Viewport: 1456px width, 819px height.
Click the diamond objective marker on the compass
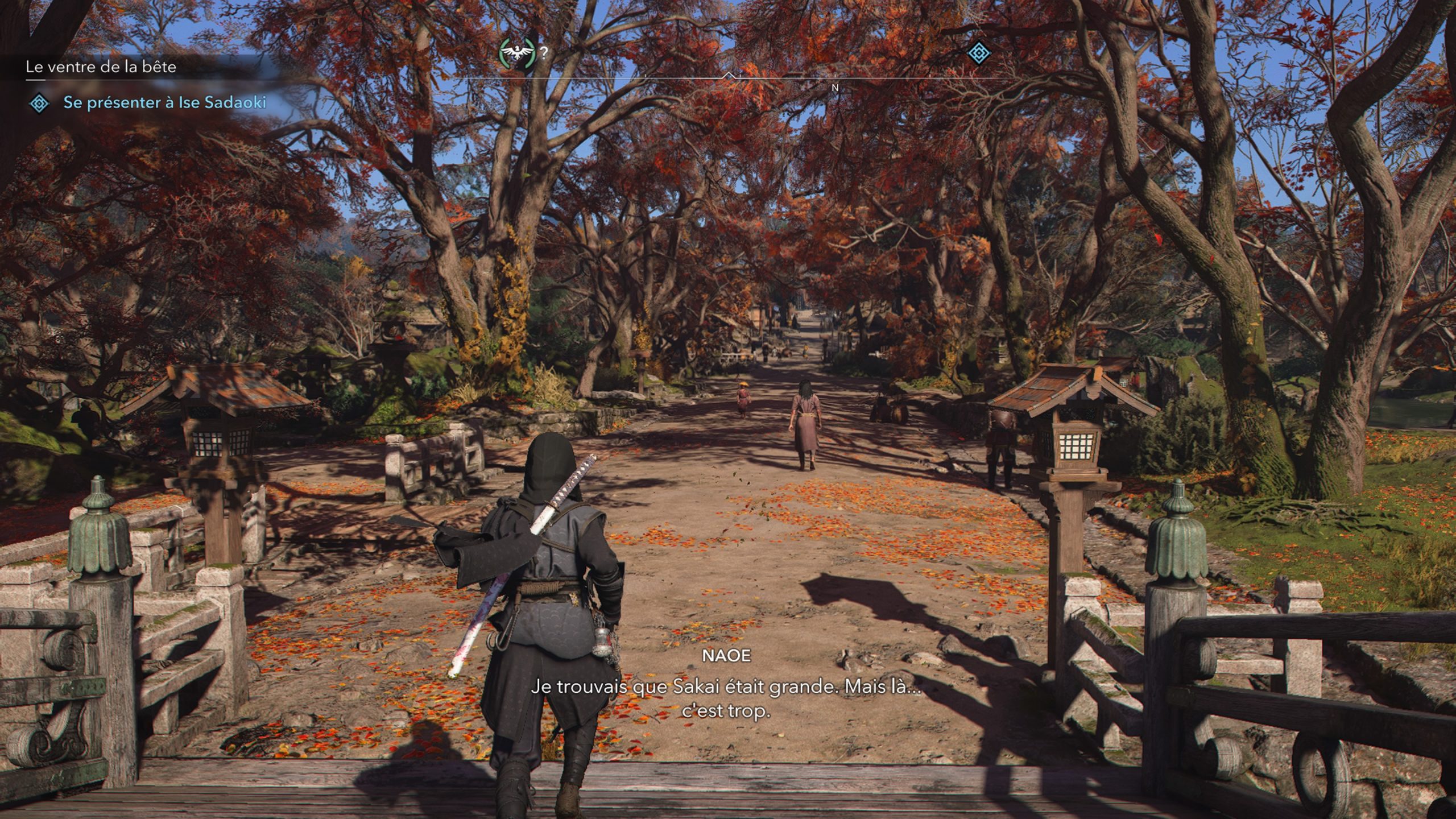pyautogui.click(x=978, y=53)
